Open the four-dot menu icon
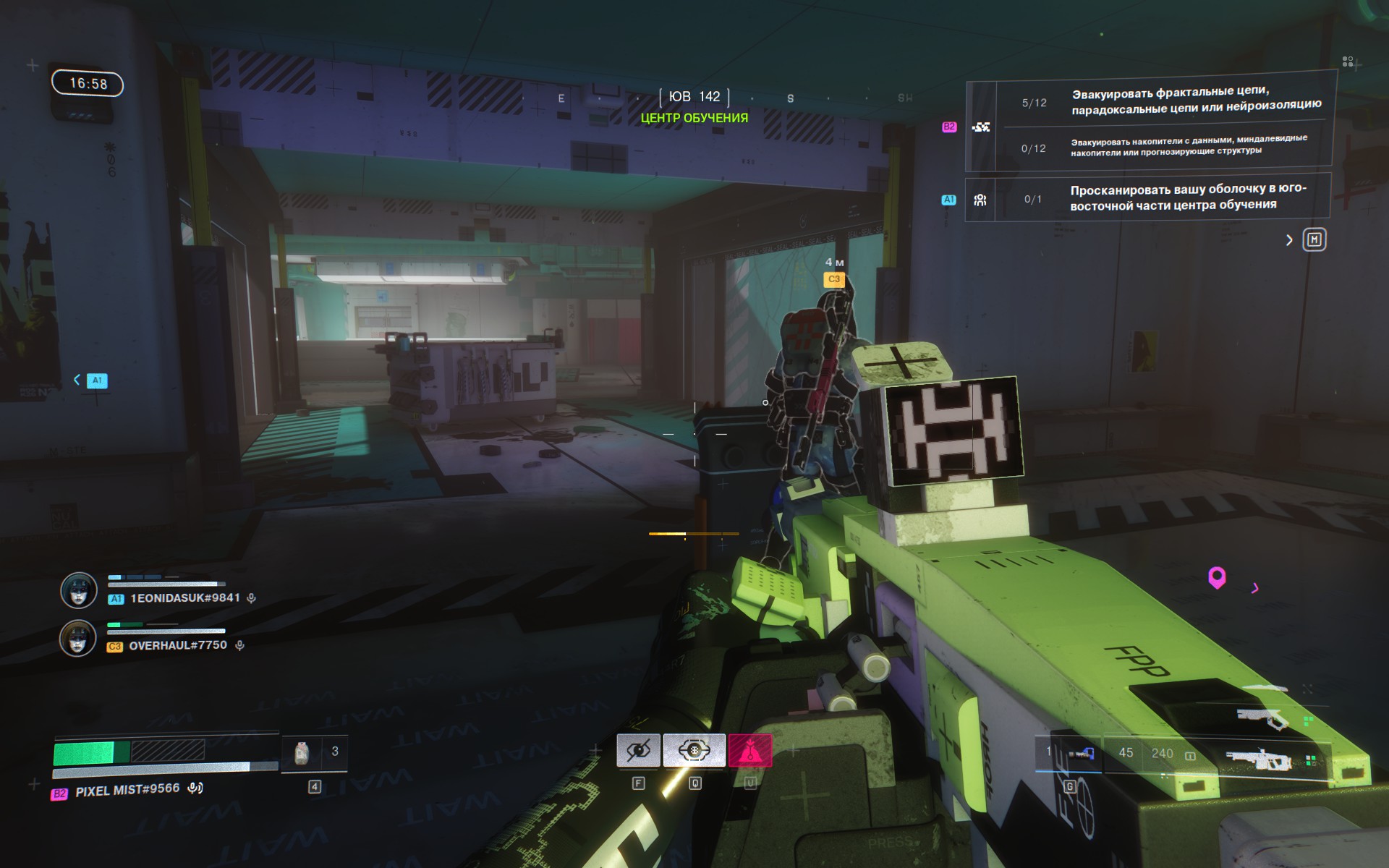Viewport: 1389px width, 868px height. click(1347, 62)
